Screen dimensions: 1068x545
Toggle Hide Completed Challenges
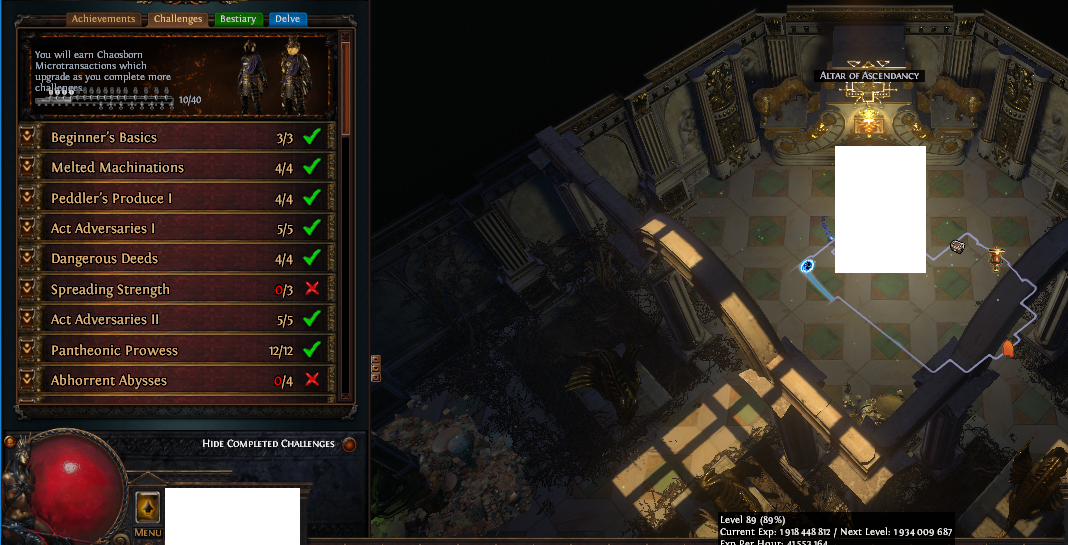pos(349,444)
